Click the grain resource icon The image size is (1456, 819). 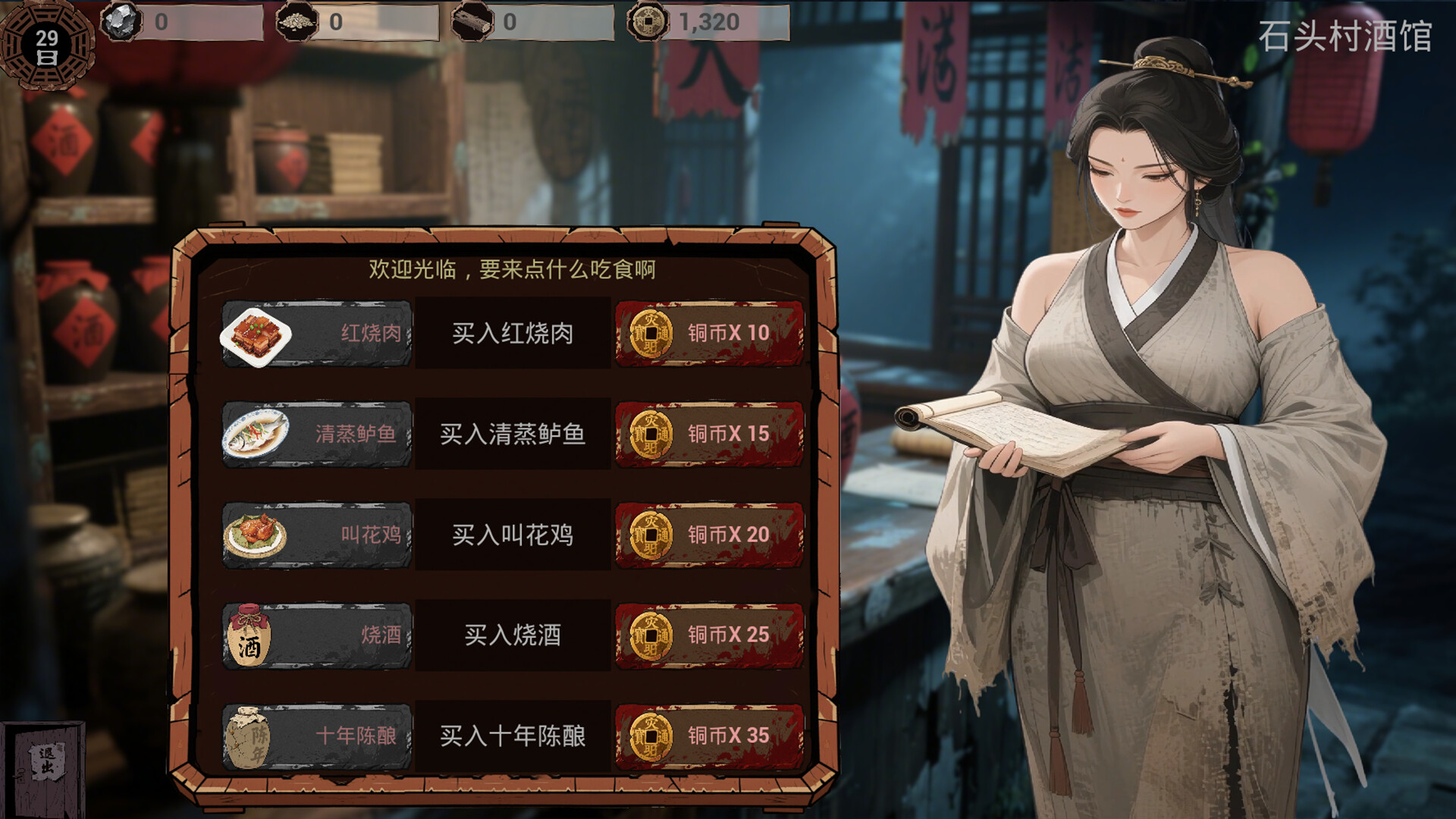298,21
